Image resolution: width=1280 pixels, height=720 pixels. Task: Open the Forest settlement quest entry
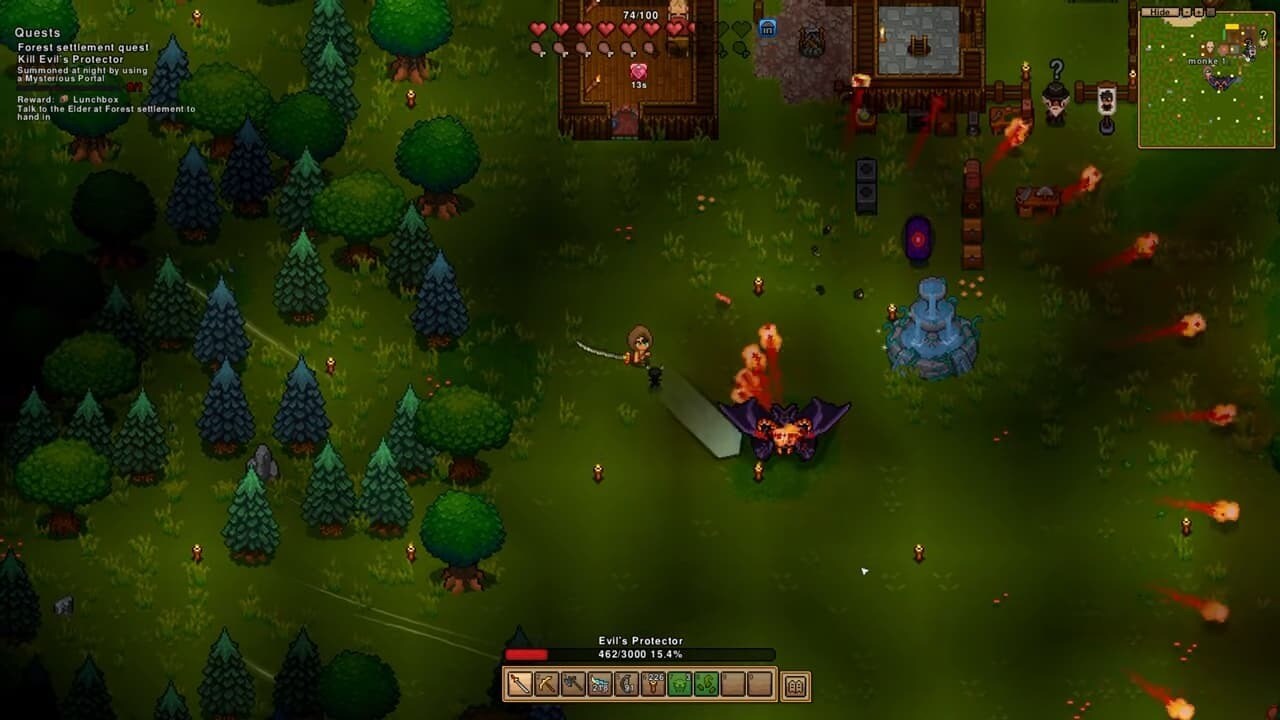83,47
